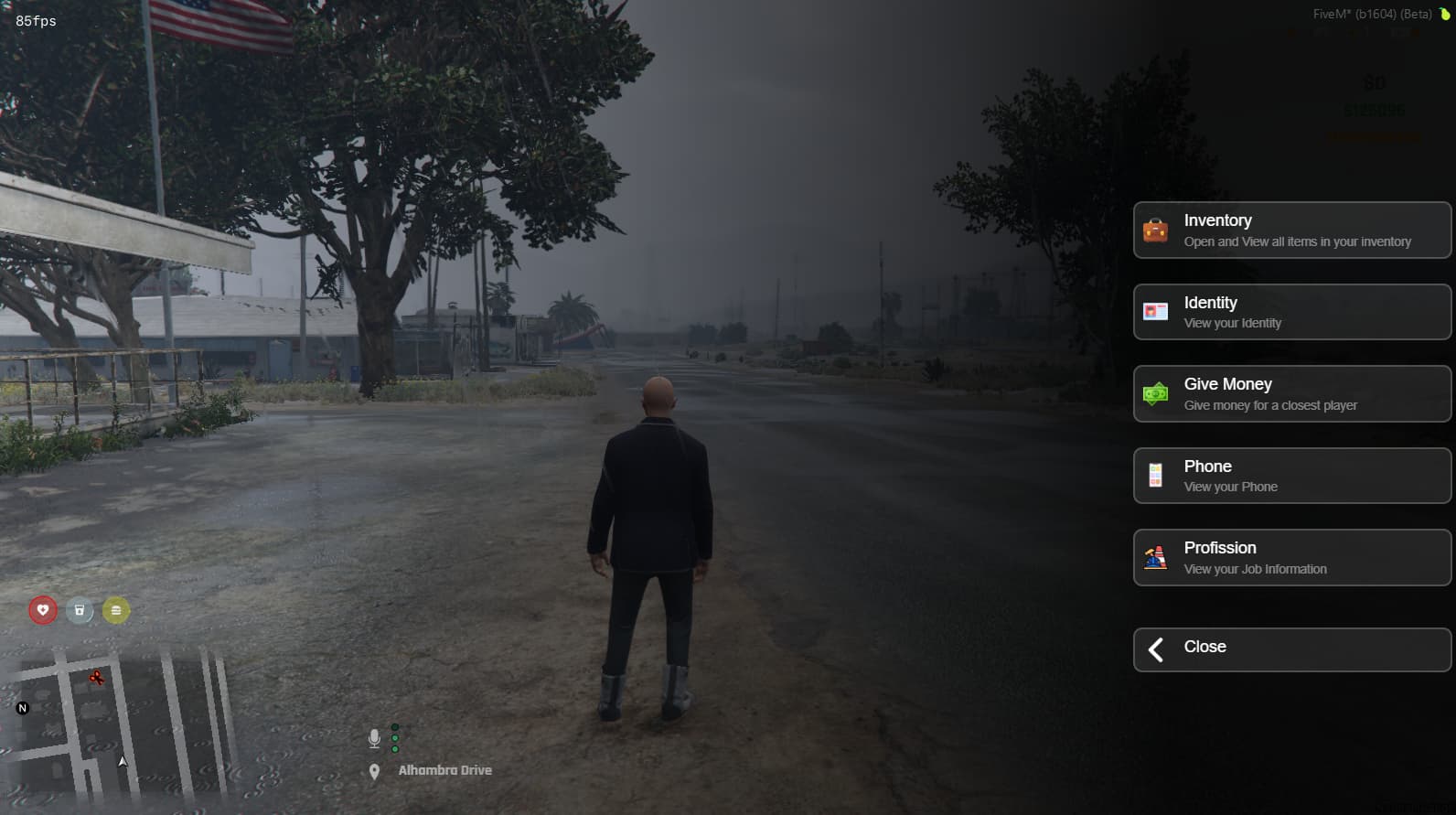Click the Alhambra Drive street label
Viewport: 1456px width, 815px height.
[x=444, y=770]
